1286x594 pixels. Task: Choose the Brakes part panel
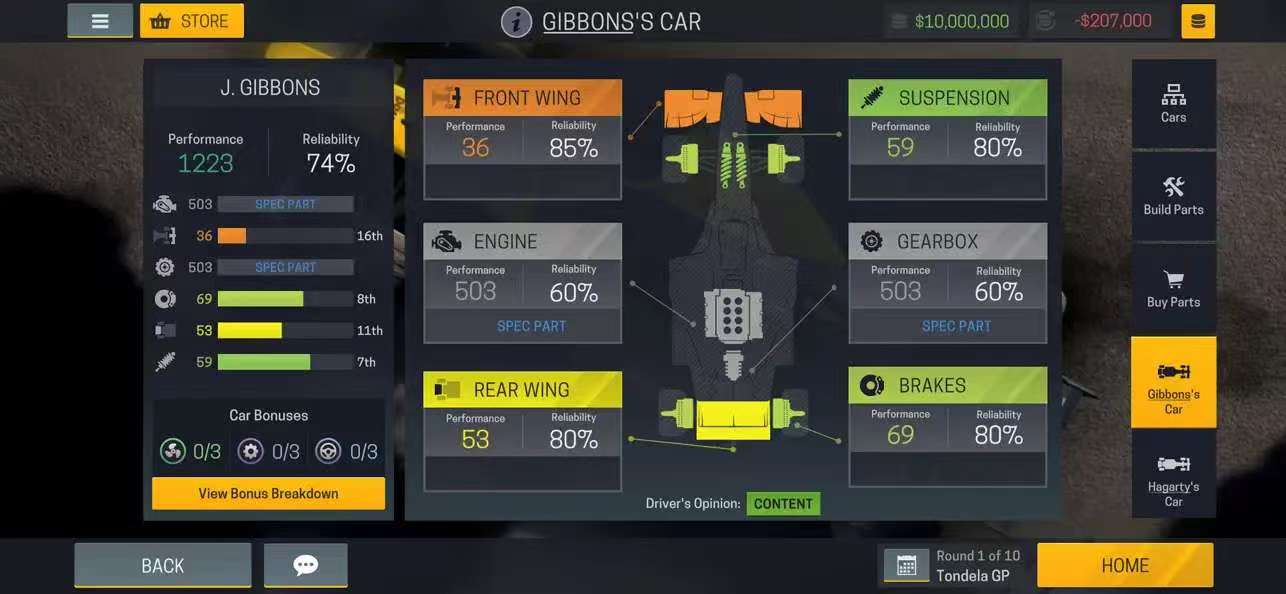point(947,427)
